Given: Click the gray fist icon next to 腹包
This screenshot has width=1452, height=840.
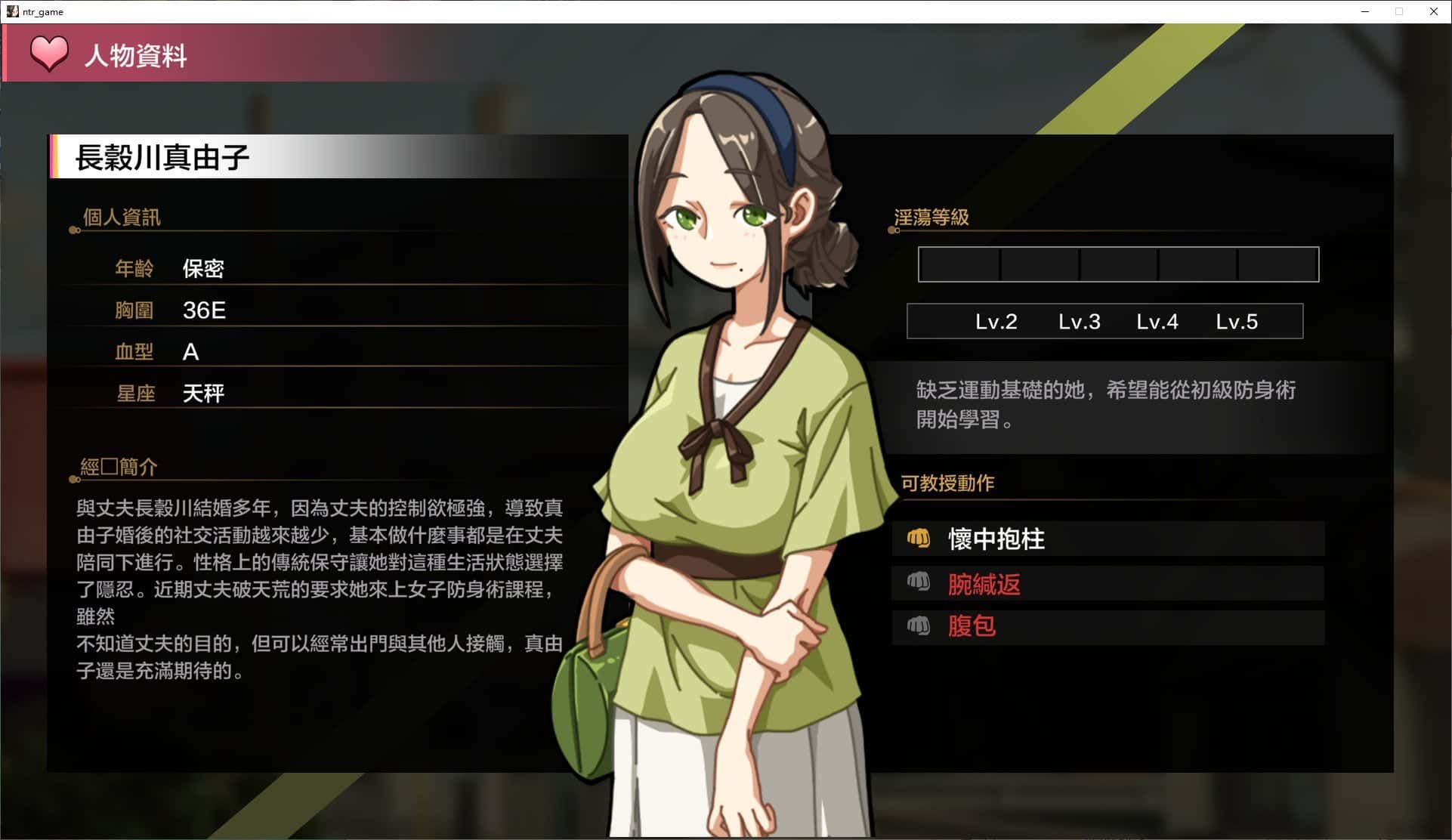Looking at the screenshot, I should [x=919, y=626].
